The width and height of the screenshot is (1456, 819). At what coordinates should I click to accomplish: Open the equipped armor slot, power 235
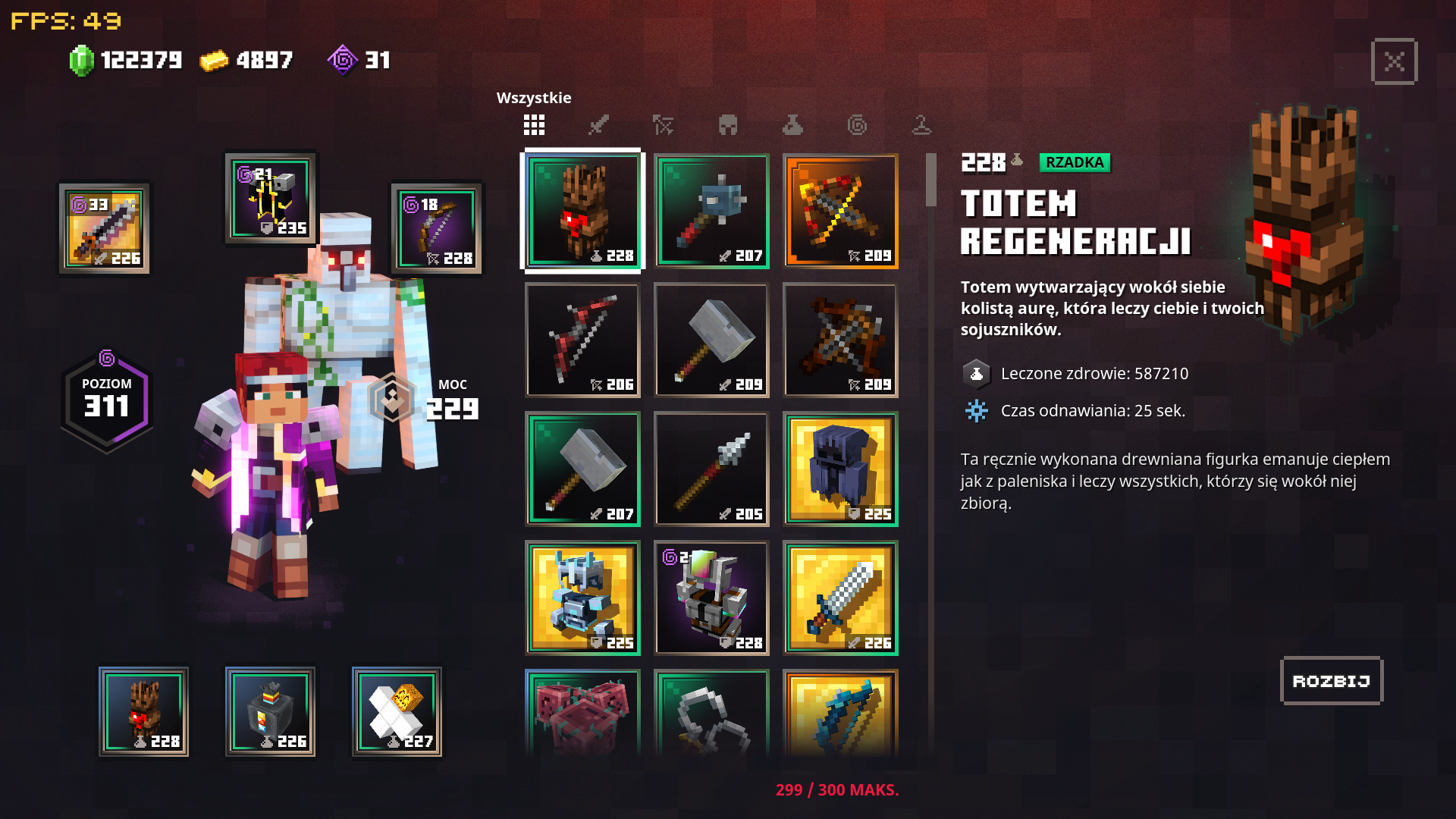[271, 198]
